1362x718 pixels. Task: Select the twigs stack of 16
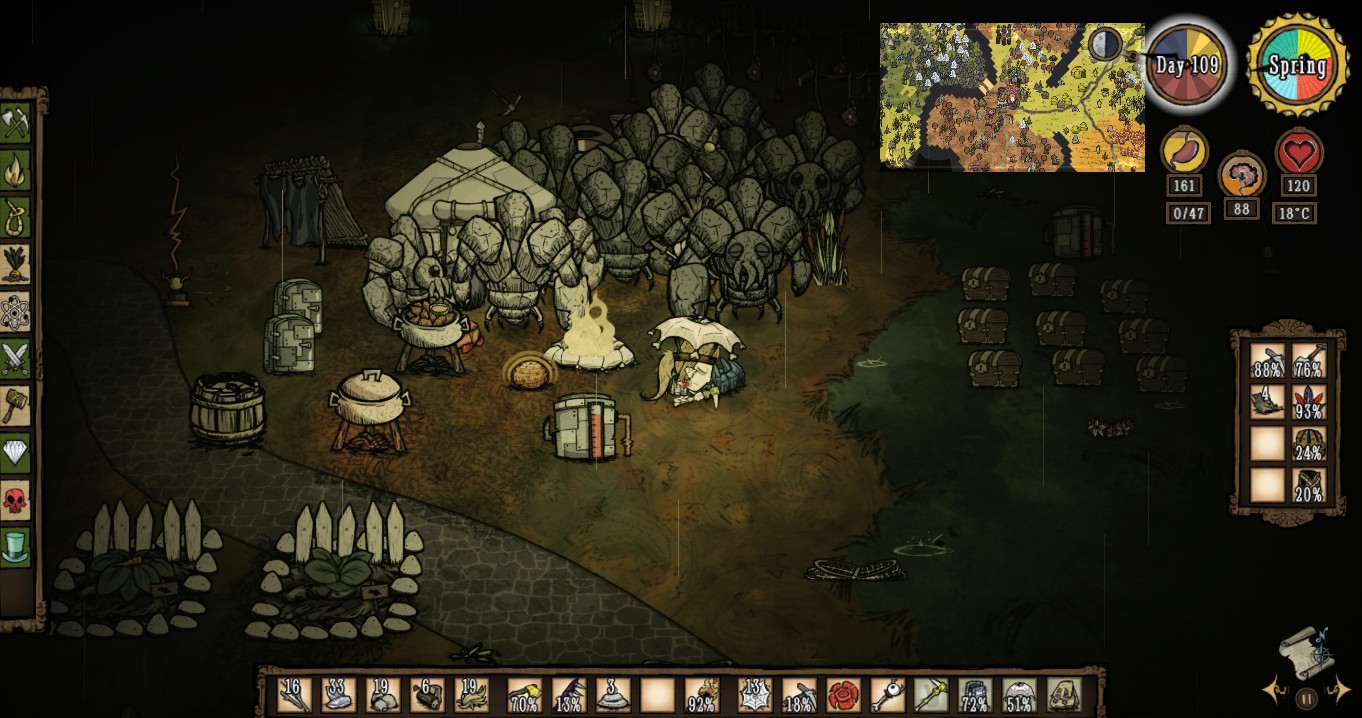[294, 693]
